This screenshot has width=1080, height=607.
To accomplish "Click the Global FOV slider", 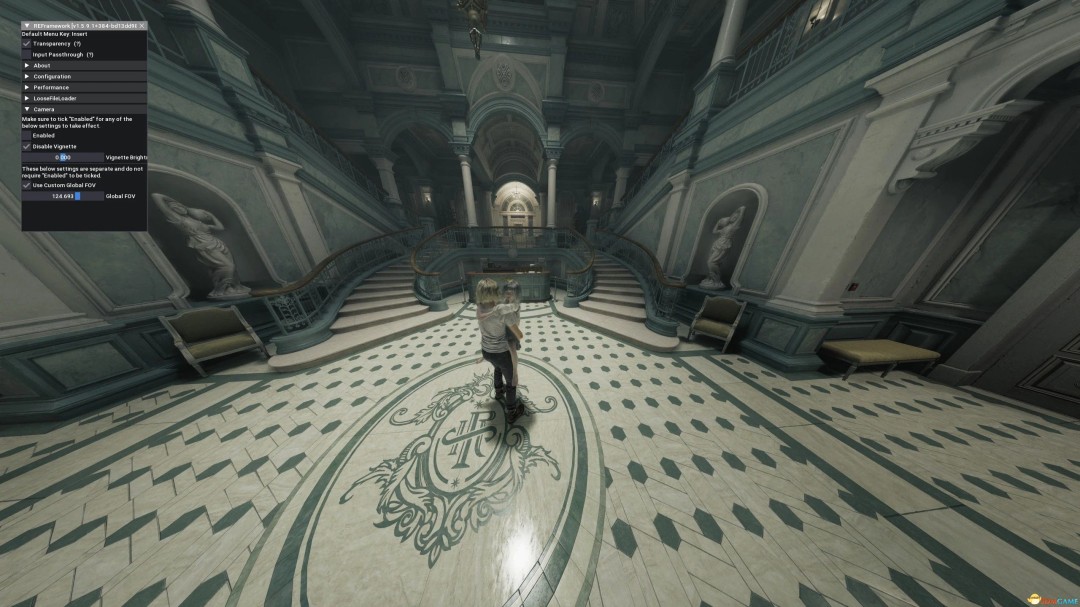I will 63,196.
